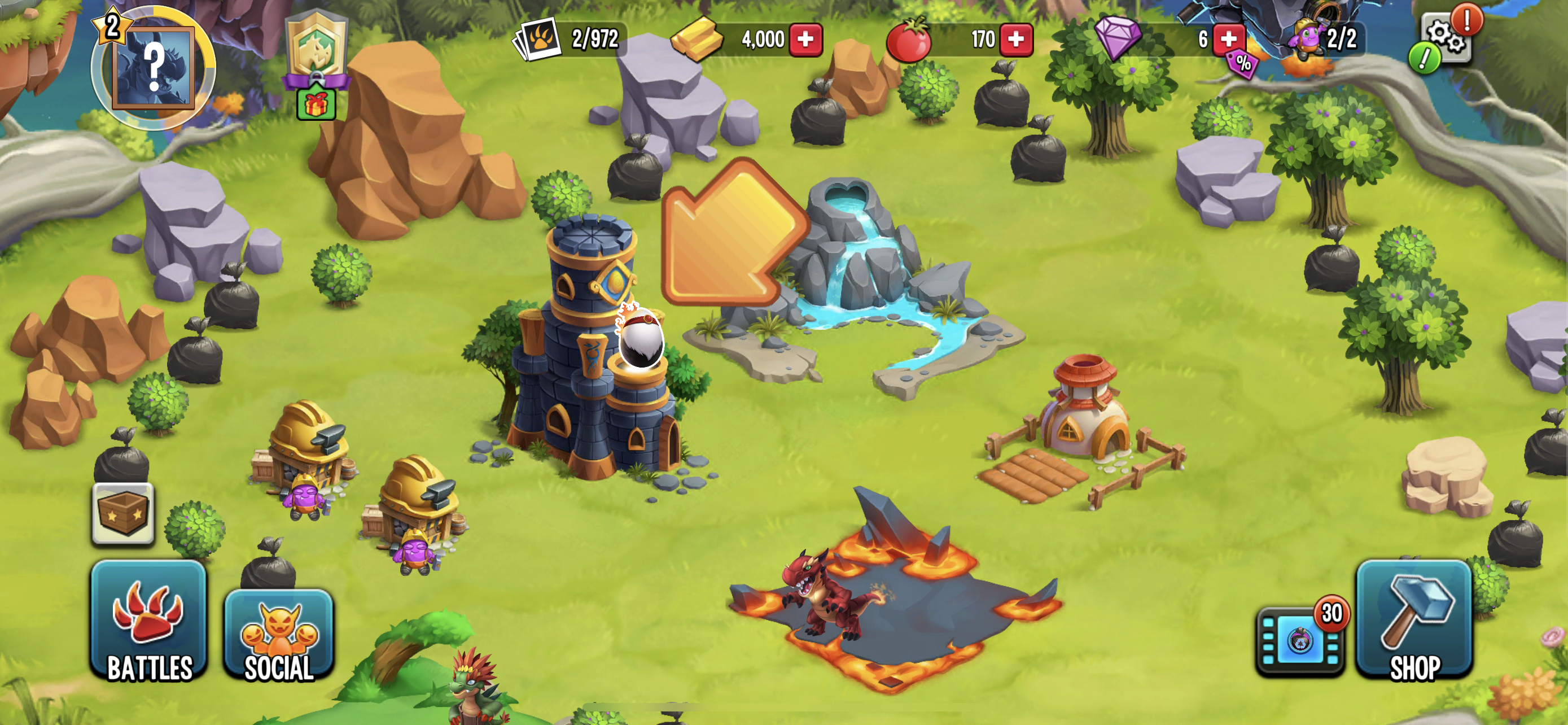Add more gold with plus button
This screenshot has height=725, width=1568.
point(805,40)
